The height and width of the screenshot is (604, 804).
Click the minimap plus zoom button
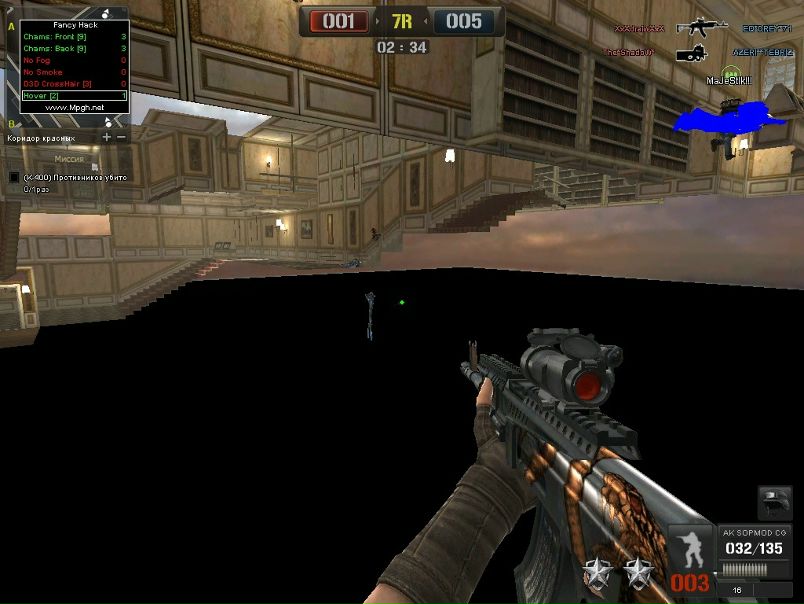[107, 136]
